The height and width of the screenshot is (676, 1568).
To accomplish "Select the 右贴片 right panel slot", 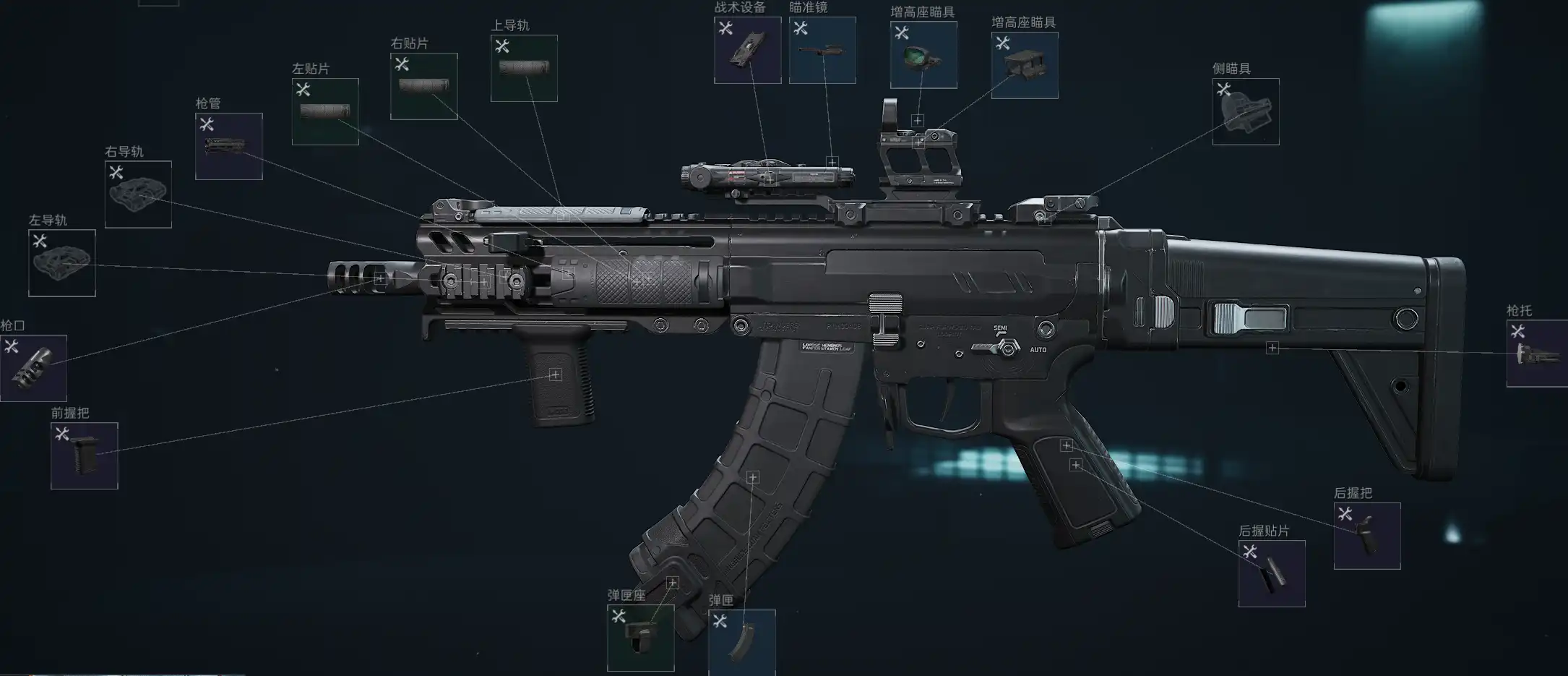I will point(424,86).
